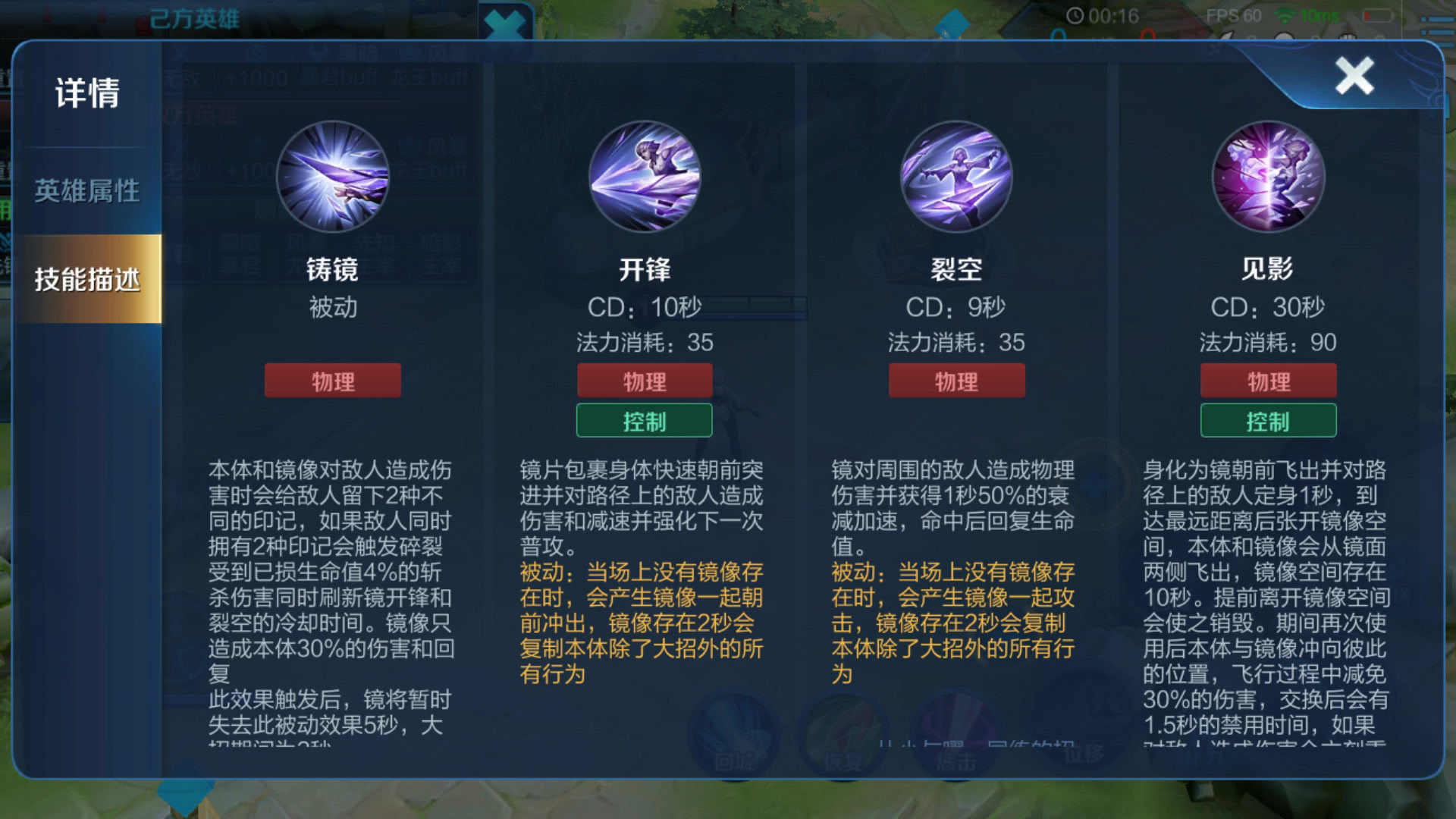The width and height of the screenshot is (1456, 819).
Task: Select the 铸镜 passive skill icon
Action: coord(332,176)
